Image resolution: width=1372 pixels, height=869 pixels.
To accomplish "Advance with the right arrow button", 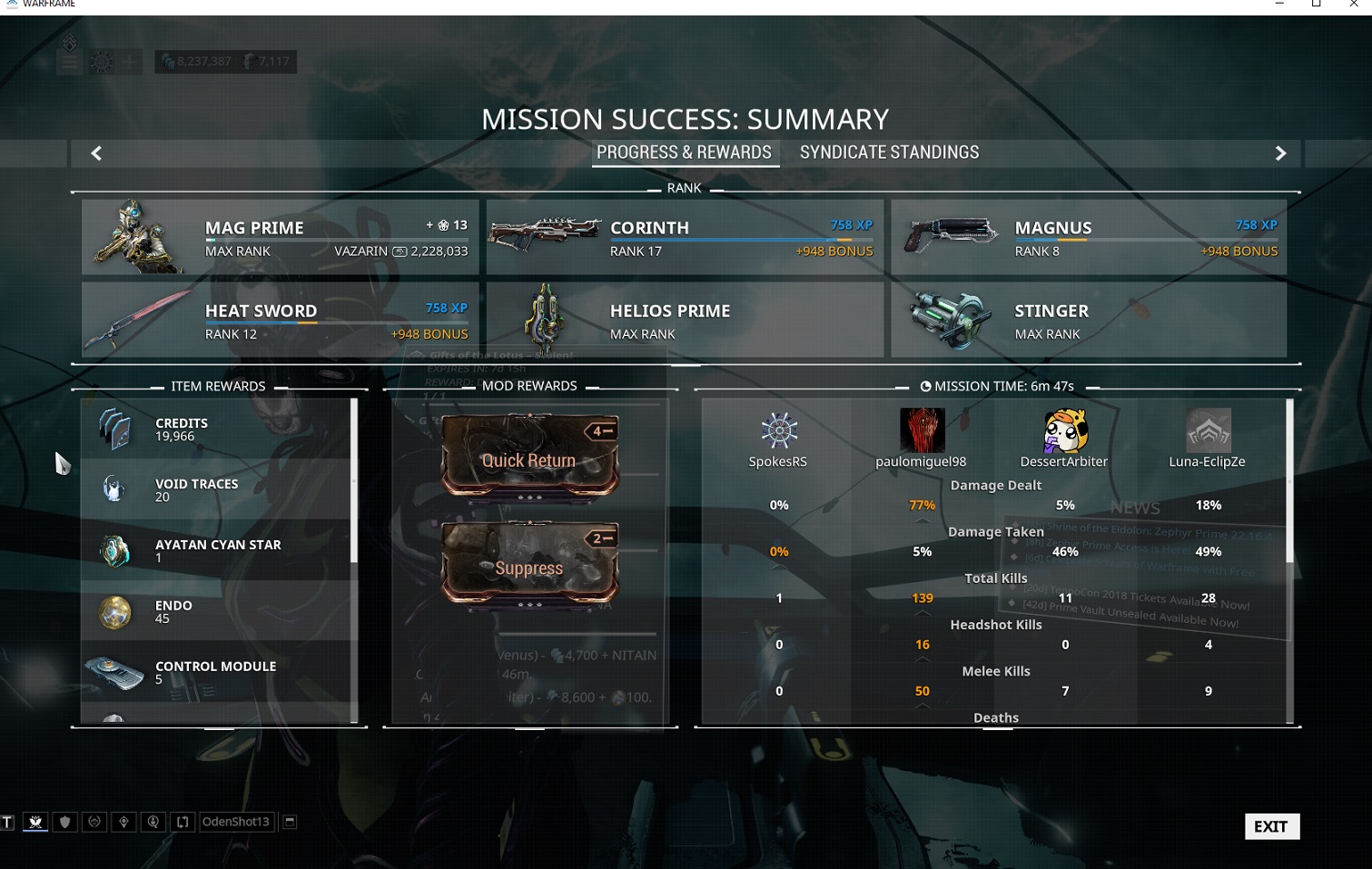I will (x=1280, y=153).
